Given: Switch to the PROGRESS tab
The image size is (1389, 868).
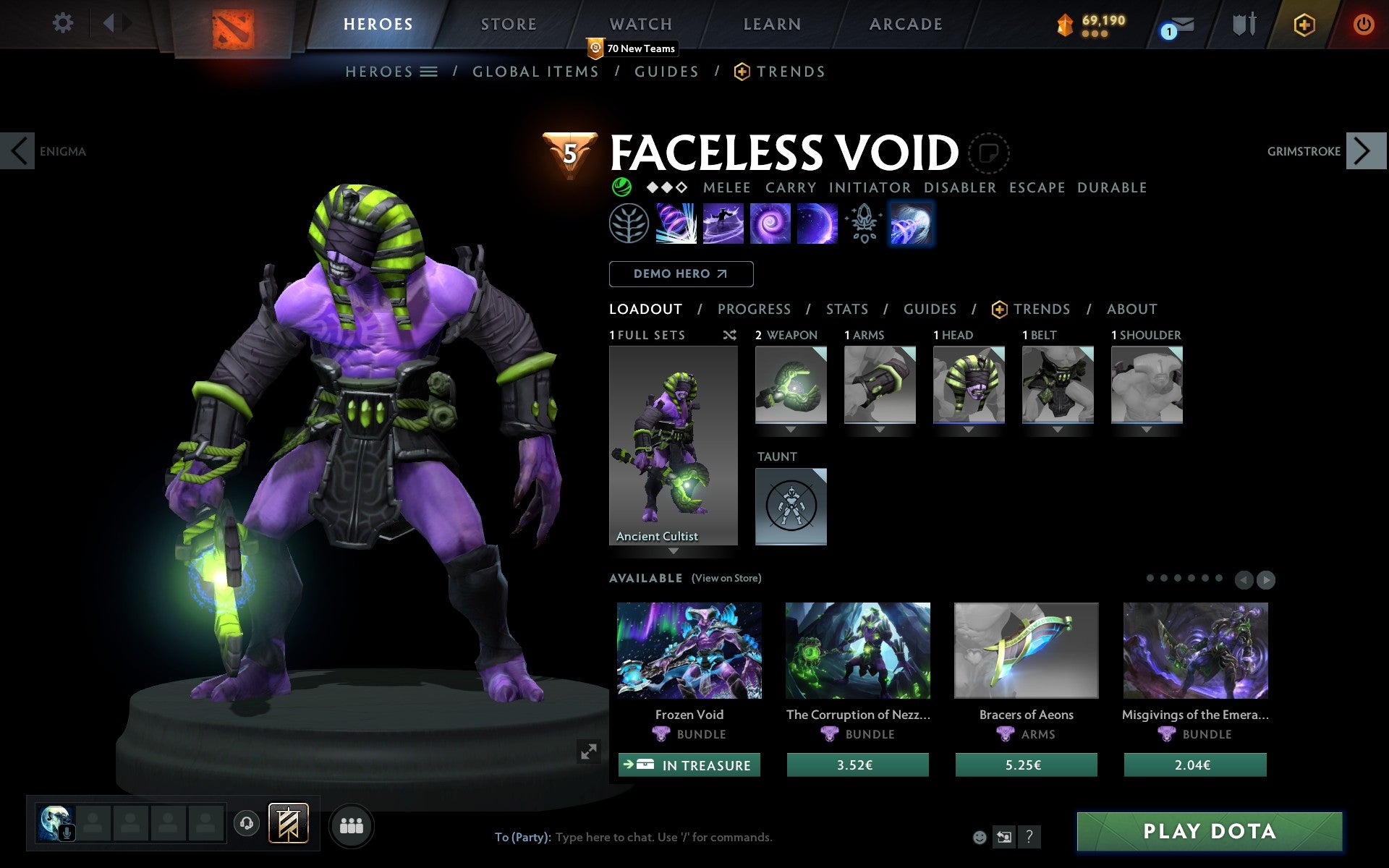Looking at the screenshot, I should point(754,309).
